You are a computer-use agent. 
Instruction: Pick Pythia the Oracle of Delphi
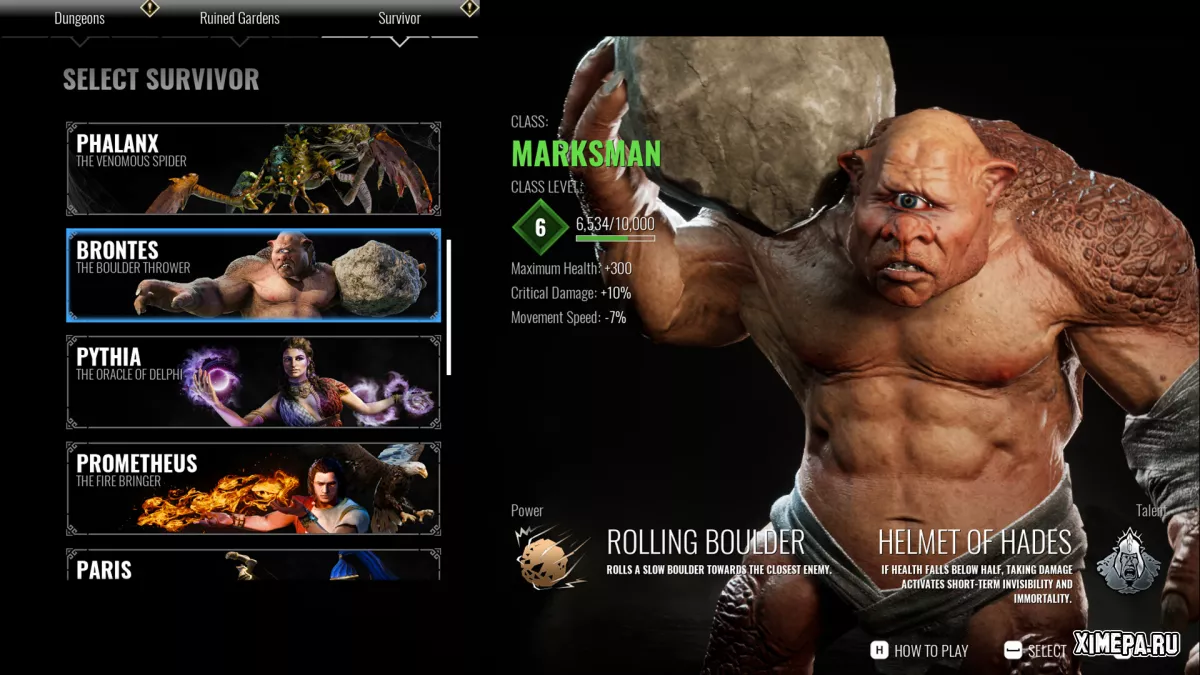pyautogui.click(x=253, y=382)
